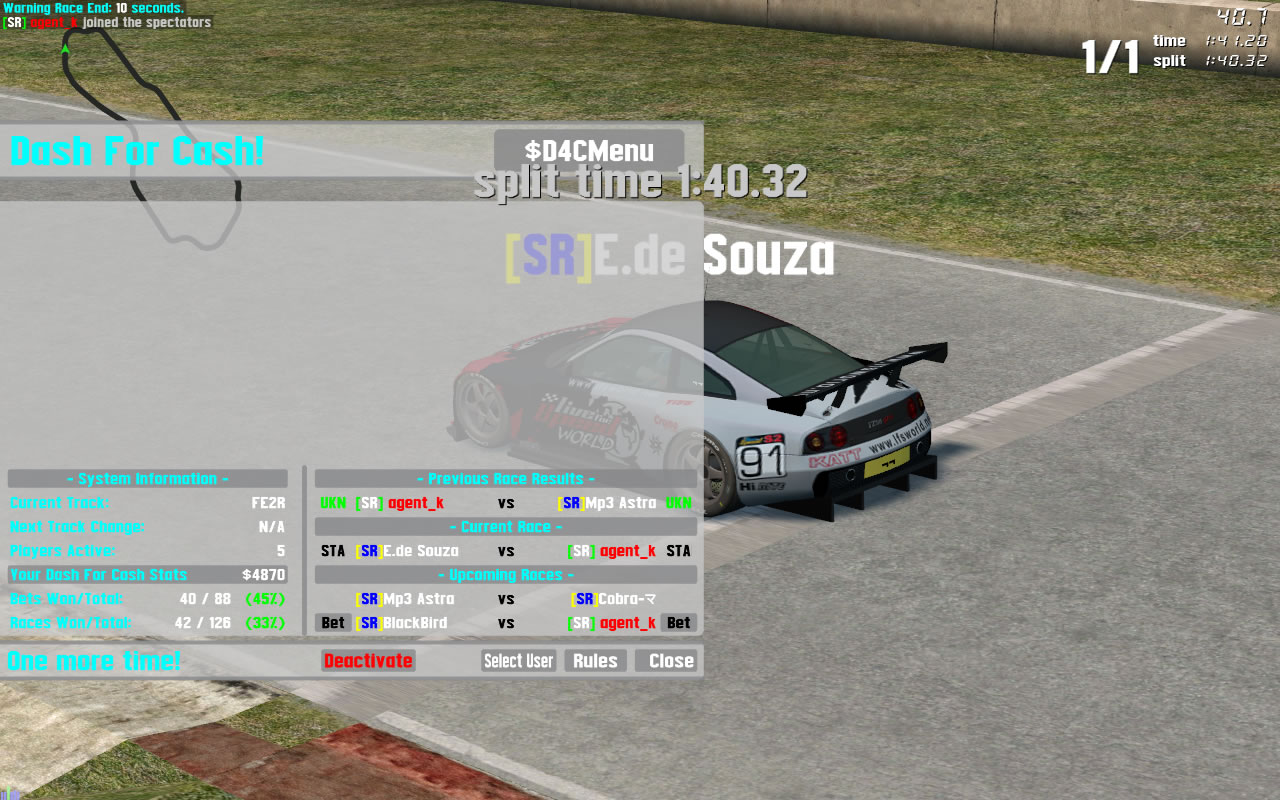1280x800 pixels.
Task: Open the $D4CMenu button
Action: click(589, 151)
